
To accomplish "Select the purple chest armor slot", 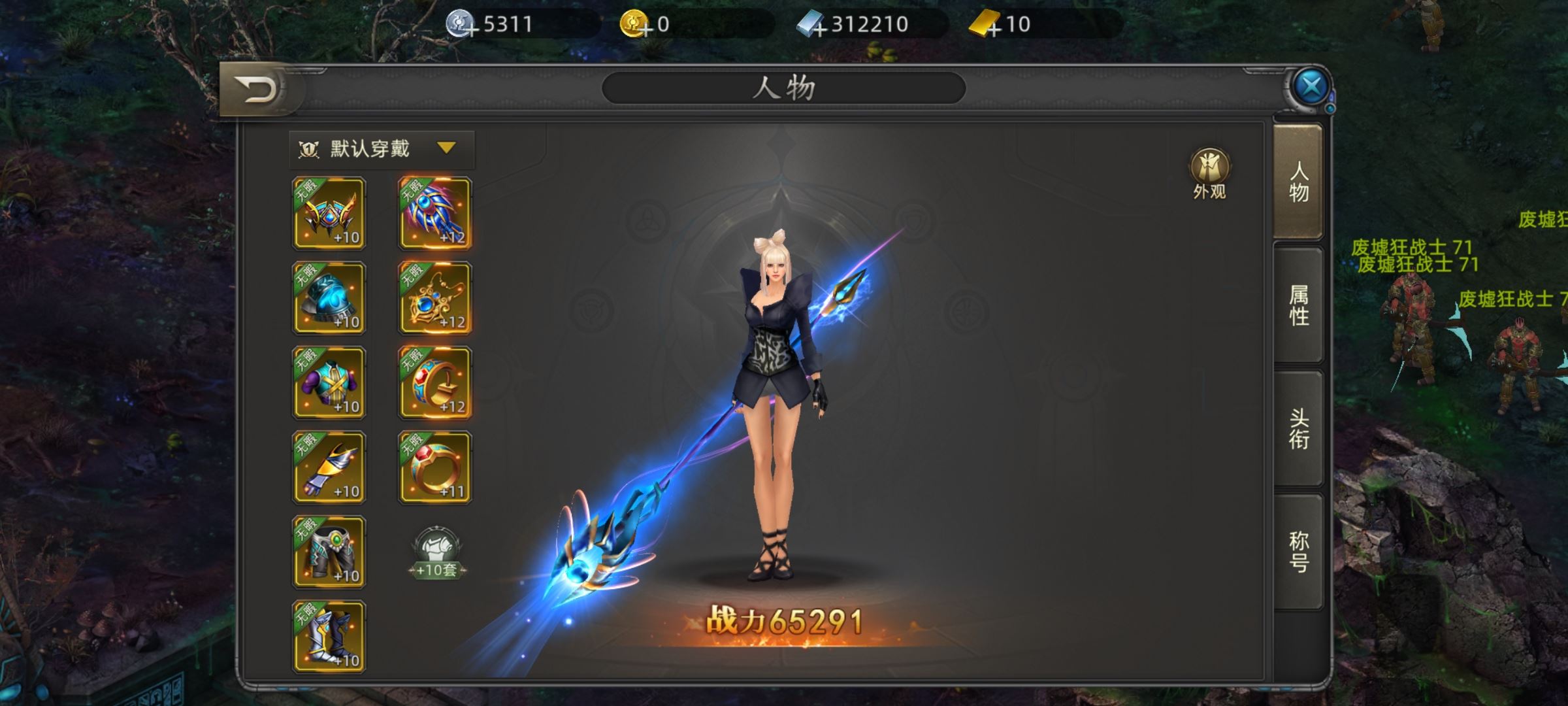I will click(329, 382).
